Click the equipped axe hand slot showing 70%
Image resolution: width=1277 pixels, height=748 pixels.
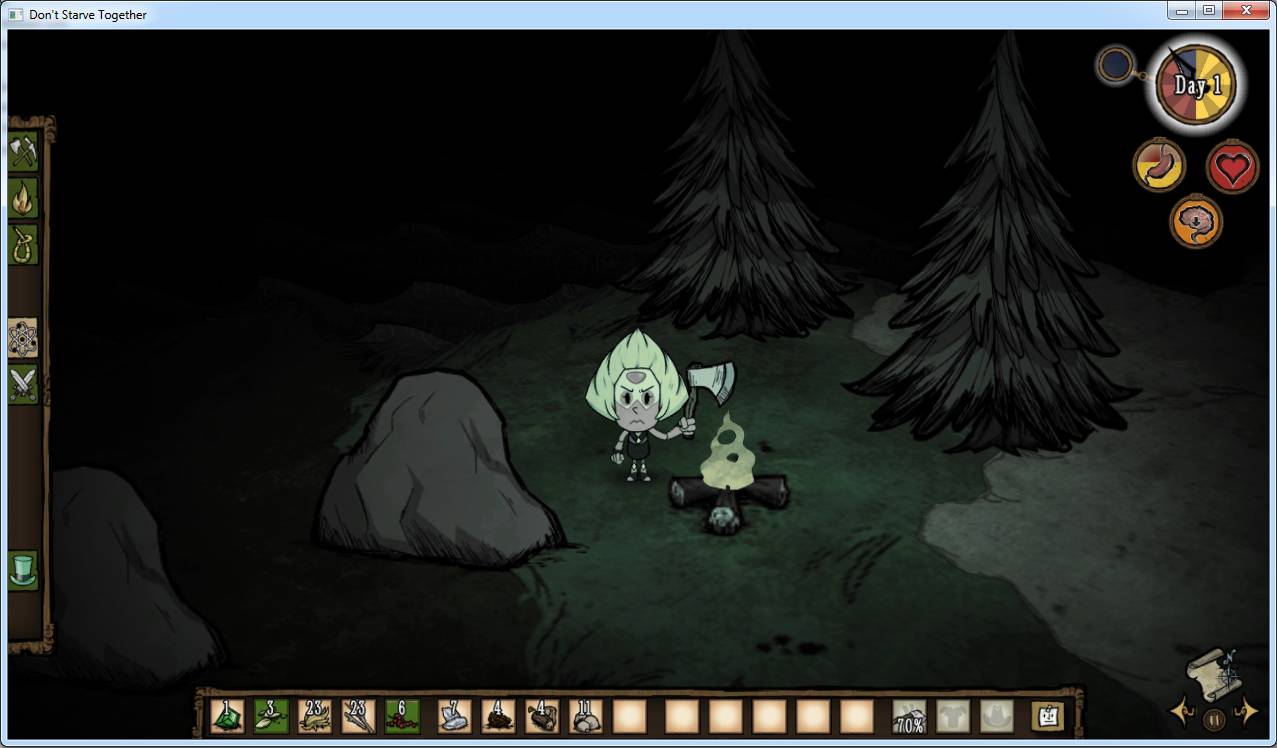(909, 716)
